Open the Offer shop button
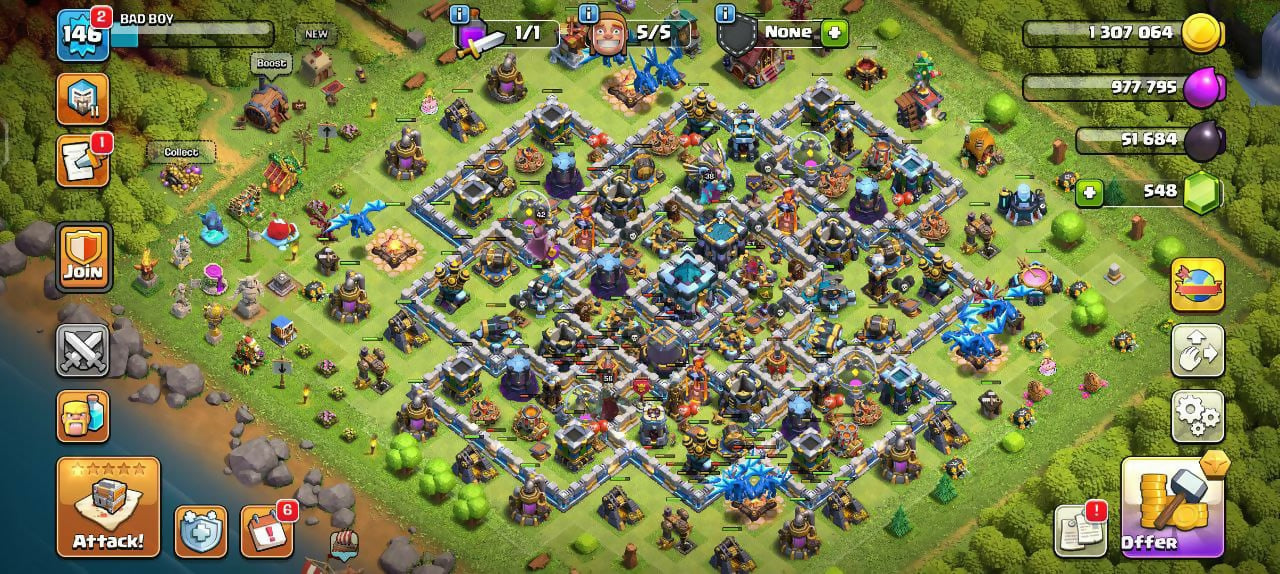This screenshot has height=574, width=1280. tap(1172, 507)
